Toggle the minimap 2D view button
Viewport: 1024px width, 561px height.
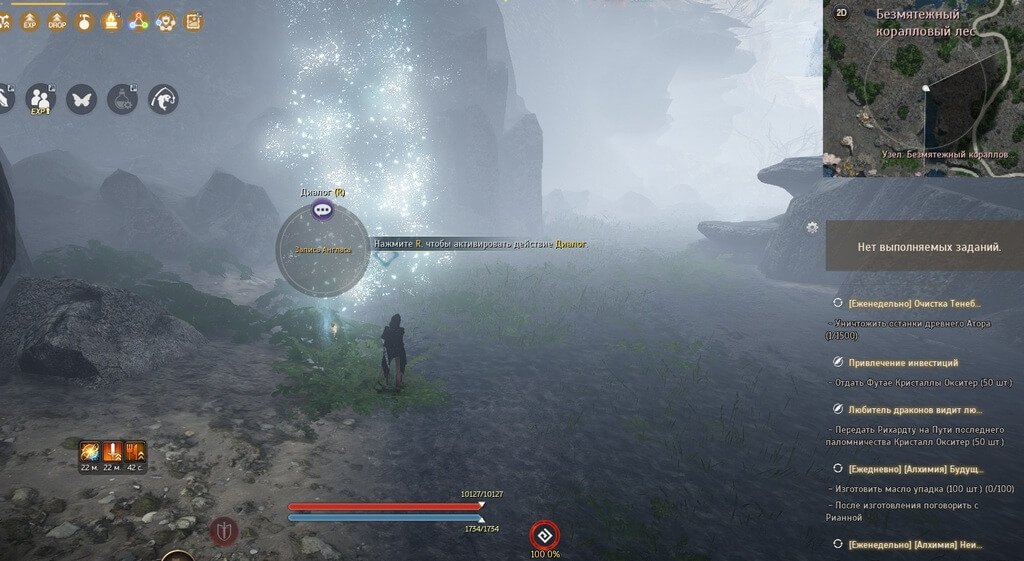tap(841, 14)
